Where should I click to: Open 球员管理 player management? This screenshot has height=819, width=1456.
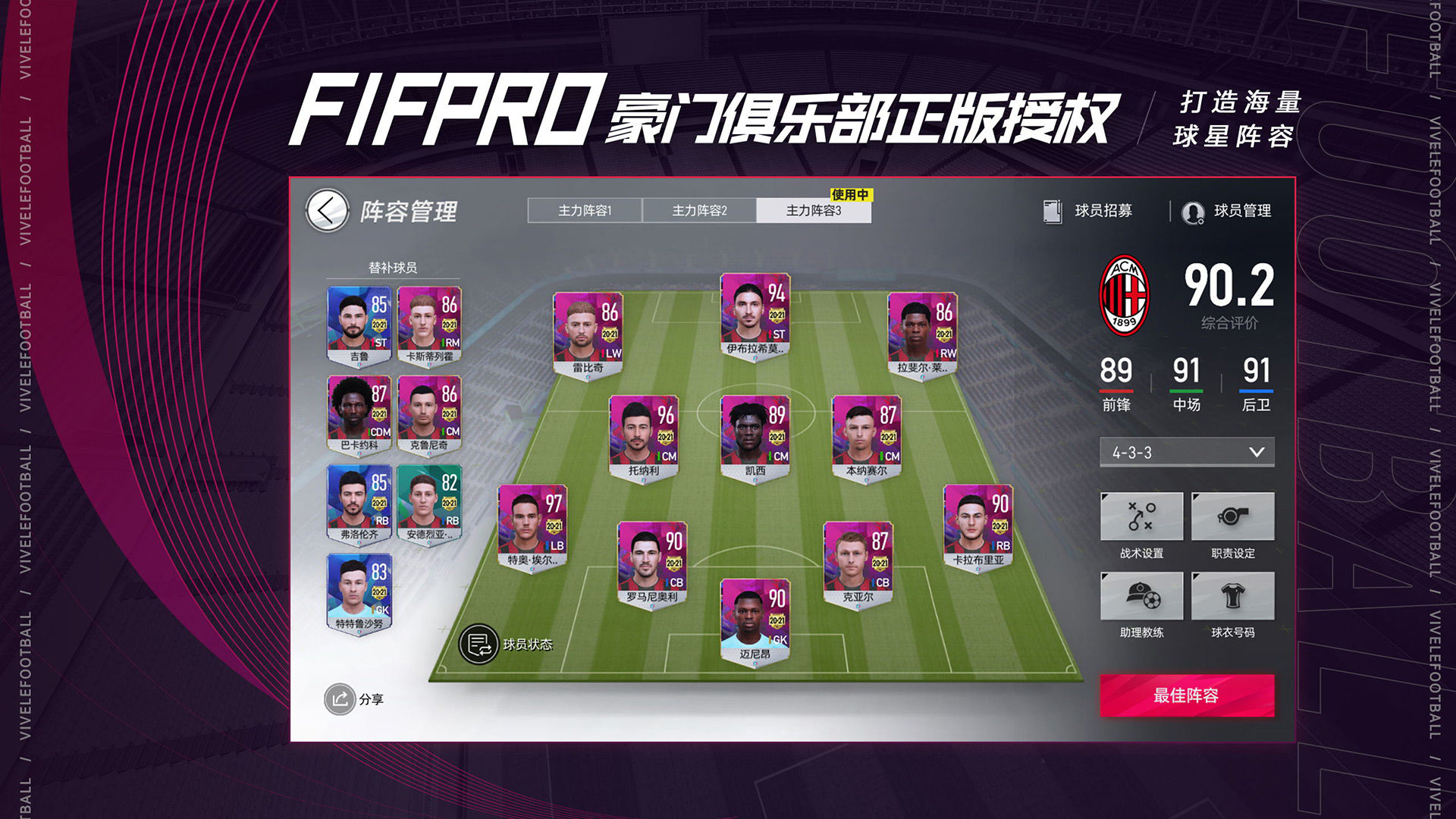coord(1227,211)
